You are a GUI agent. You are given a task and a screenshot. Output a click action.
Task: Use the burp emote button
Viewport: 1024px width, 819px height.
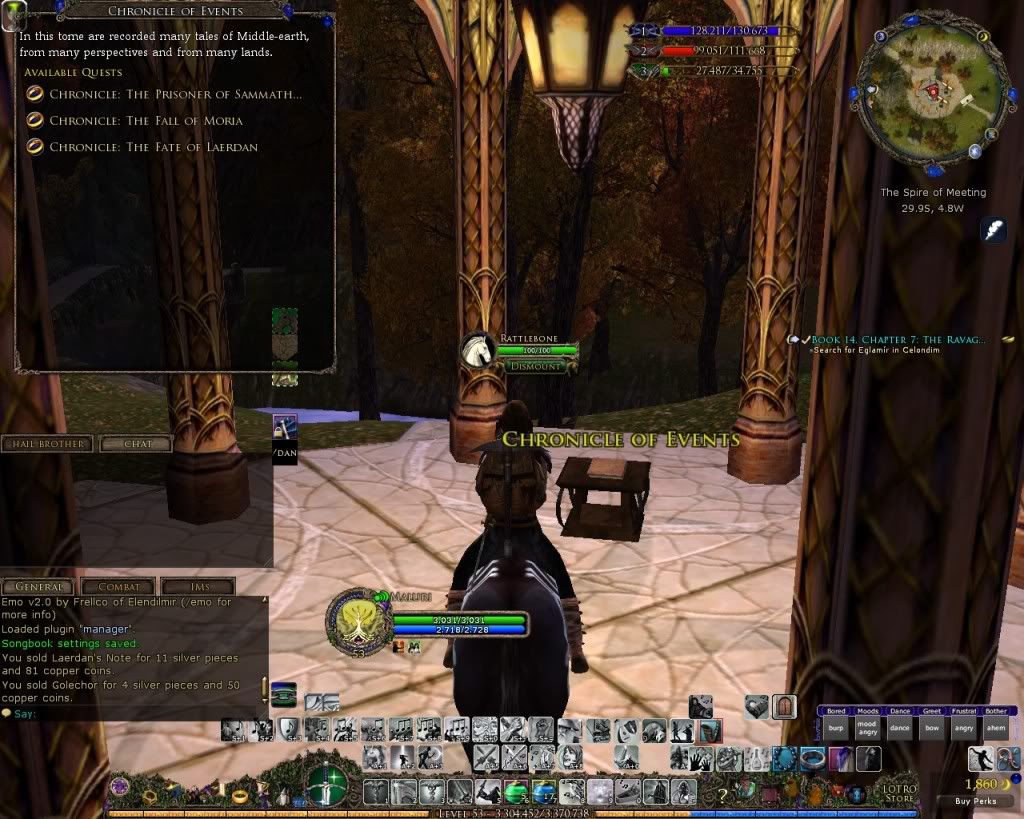pos(836,729)
